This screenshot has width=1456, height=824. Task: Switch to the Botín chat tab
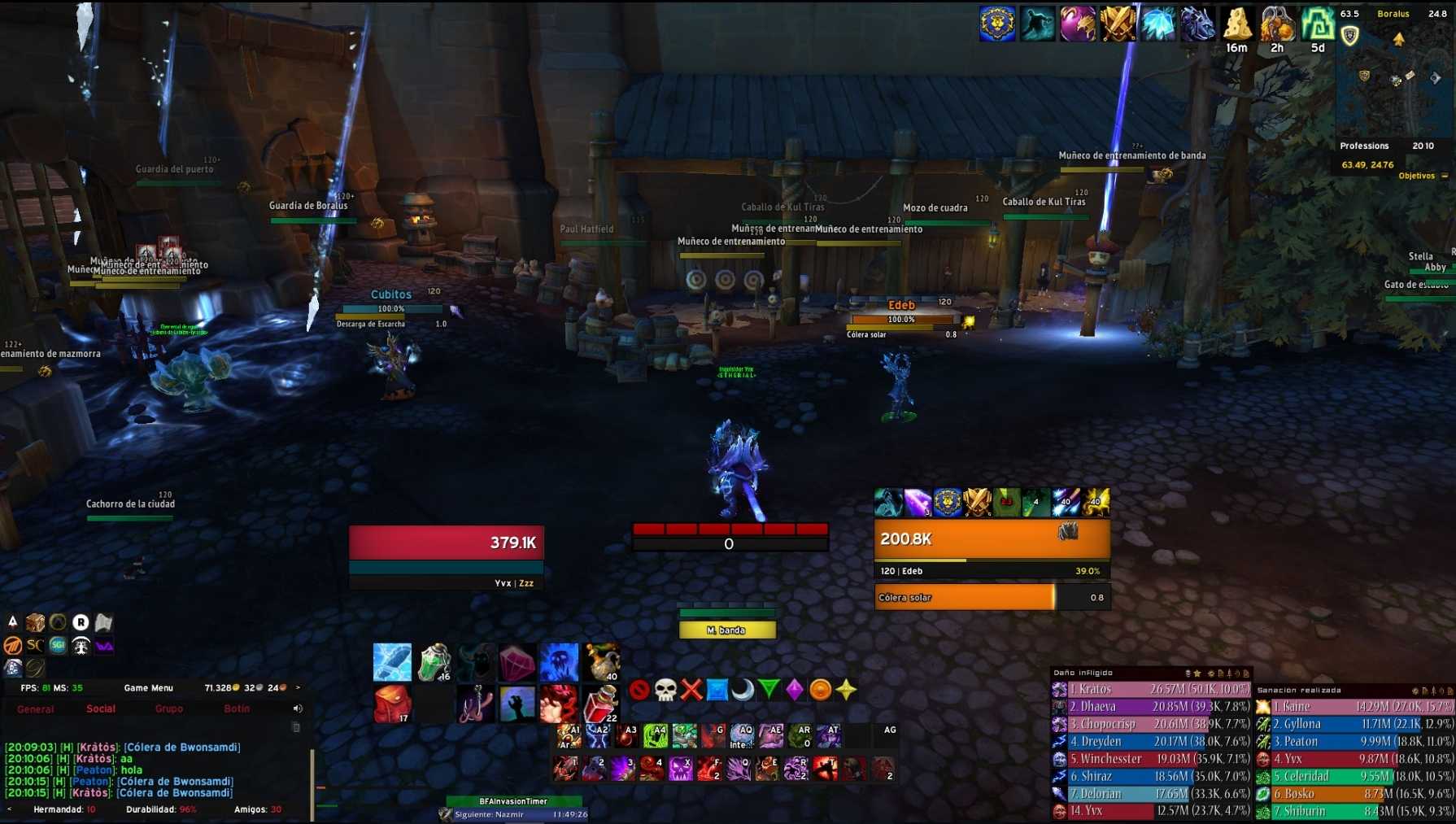(237, 709)
